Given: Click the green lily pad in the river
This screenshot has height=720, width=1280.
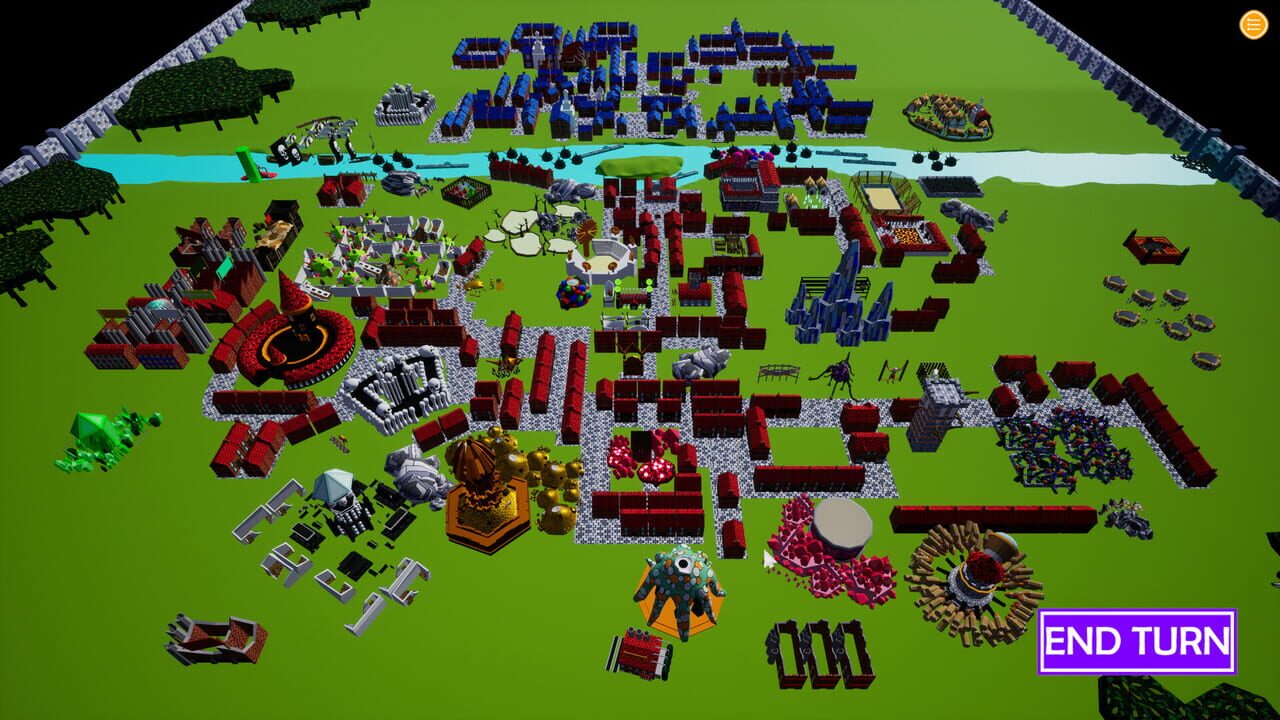Looking at the screenshot, I should coord(640,167).
